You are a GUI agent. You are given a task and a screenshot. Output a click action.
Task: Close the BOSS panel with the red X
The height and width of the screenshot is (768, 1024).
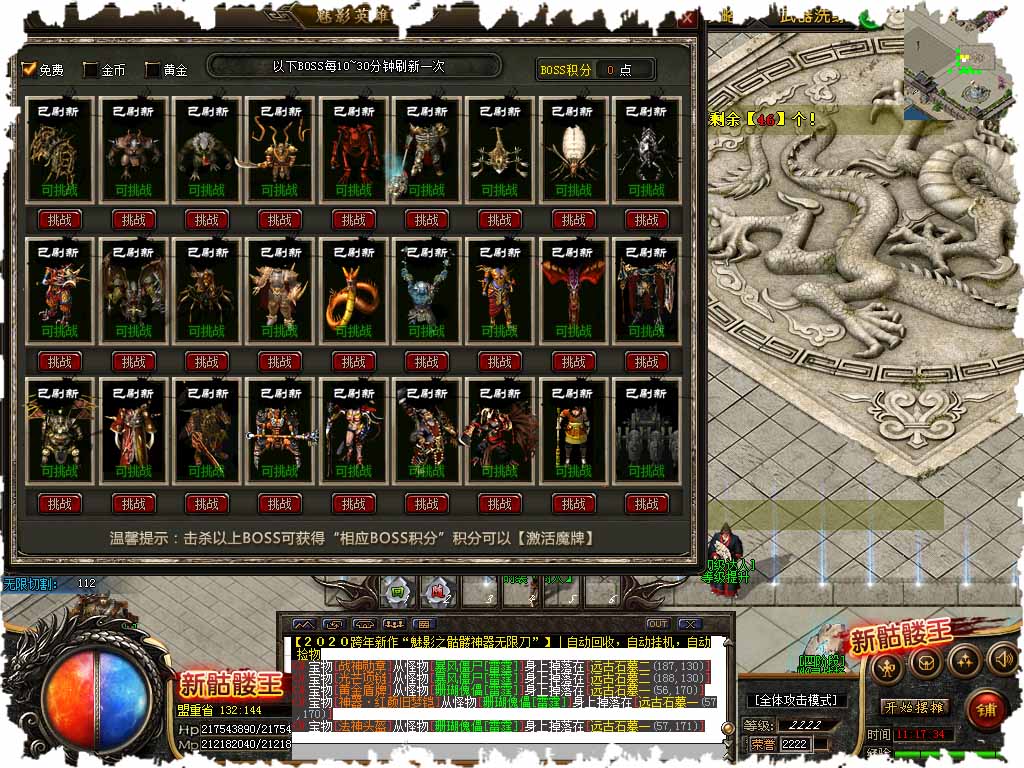687,18
